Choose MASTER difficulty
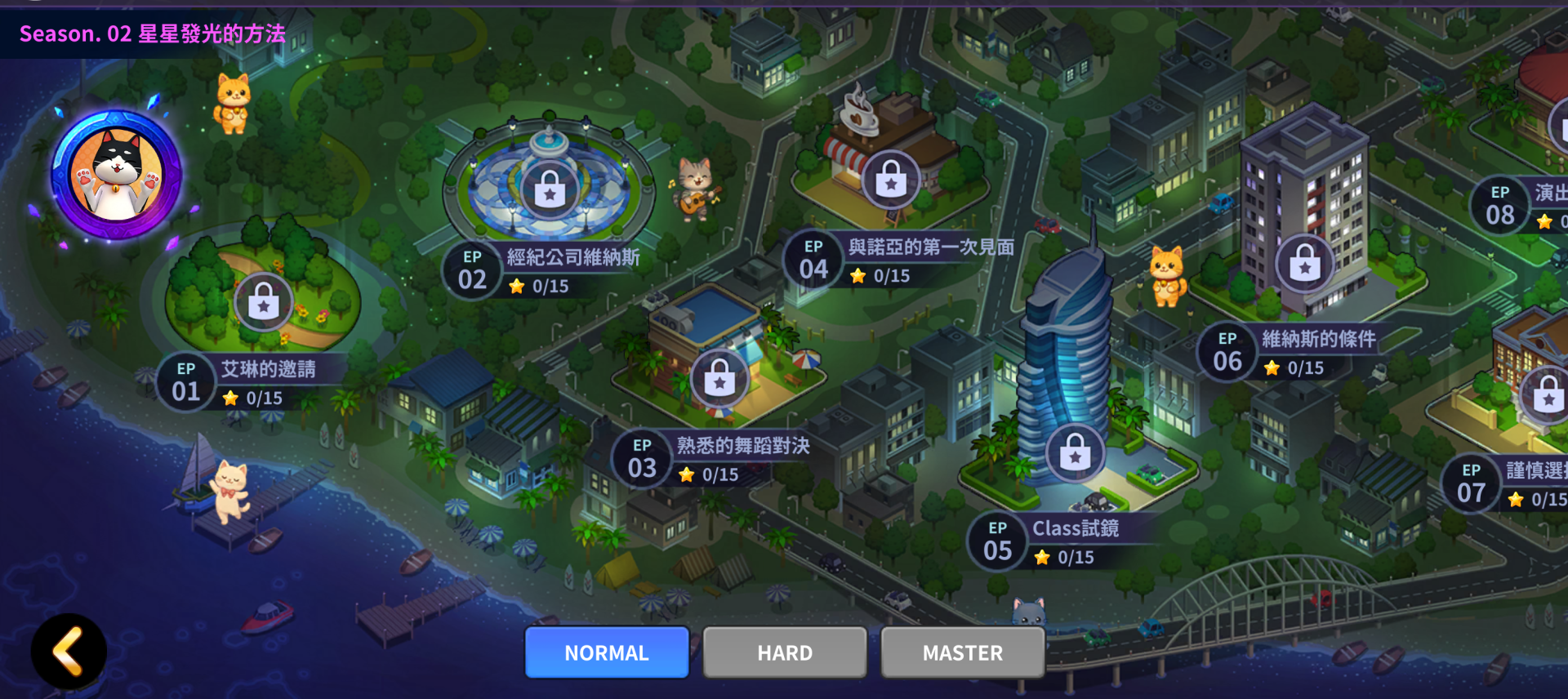This screenshot has width=1568, height=699. [963, 652]
